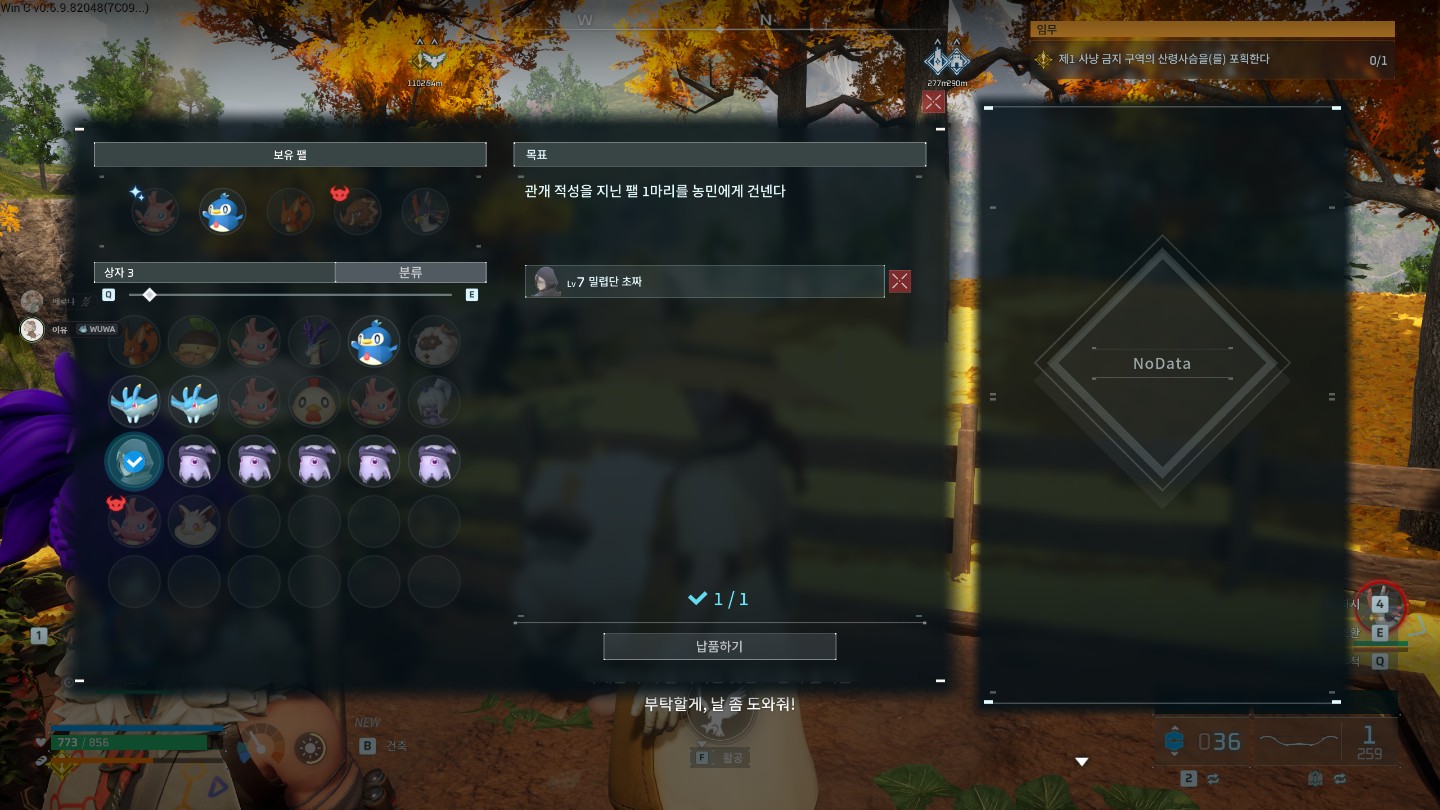Sort the box with the 분류 button
Screen dimensions: 1440x810
click(410, 272)
